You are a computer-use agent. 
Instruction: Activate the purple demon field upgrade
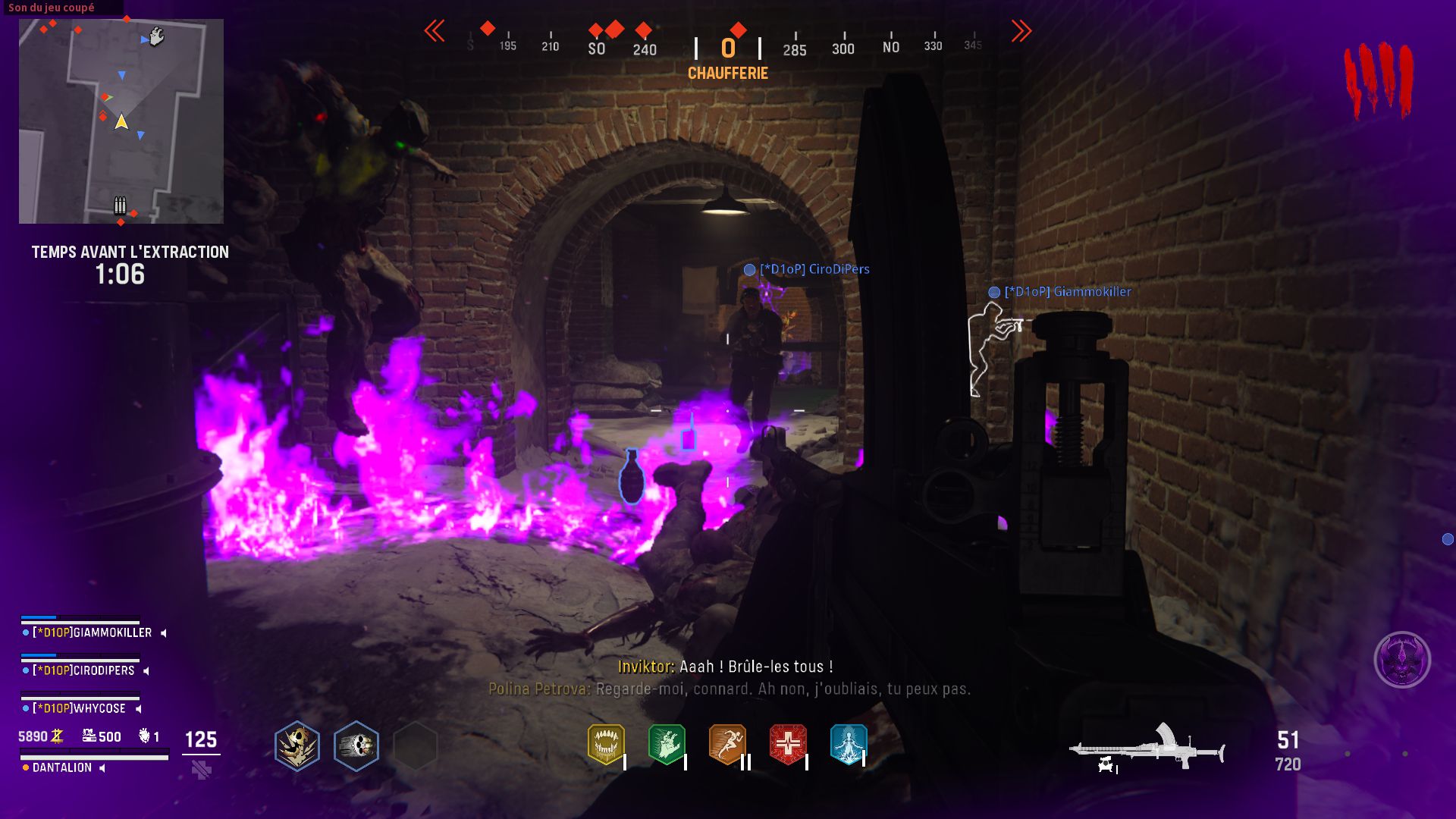[1402, 660]
